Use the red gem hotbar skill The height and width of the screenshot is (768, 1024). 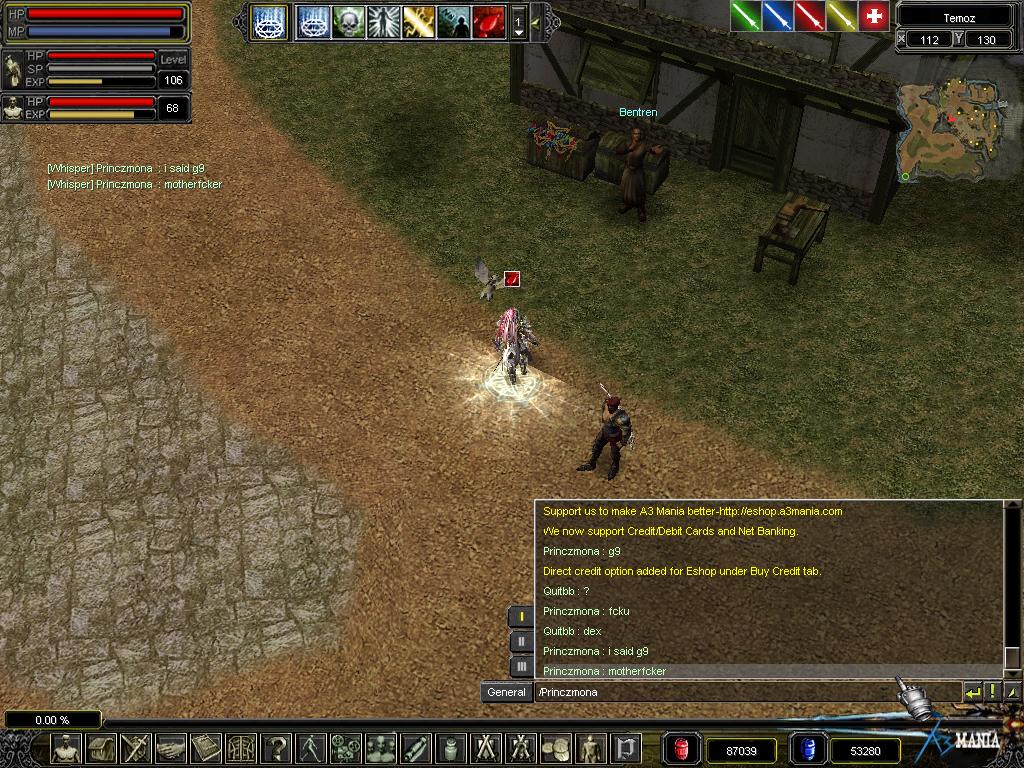(x=489, y=21)
